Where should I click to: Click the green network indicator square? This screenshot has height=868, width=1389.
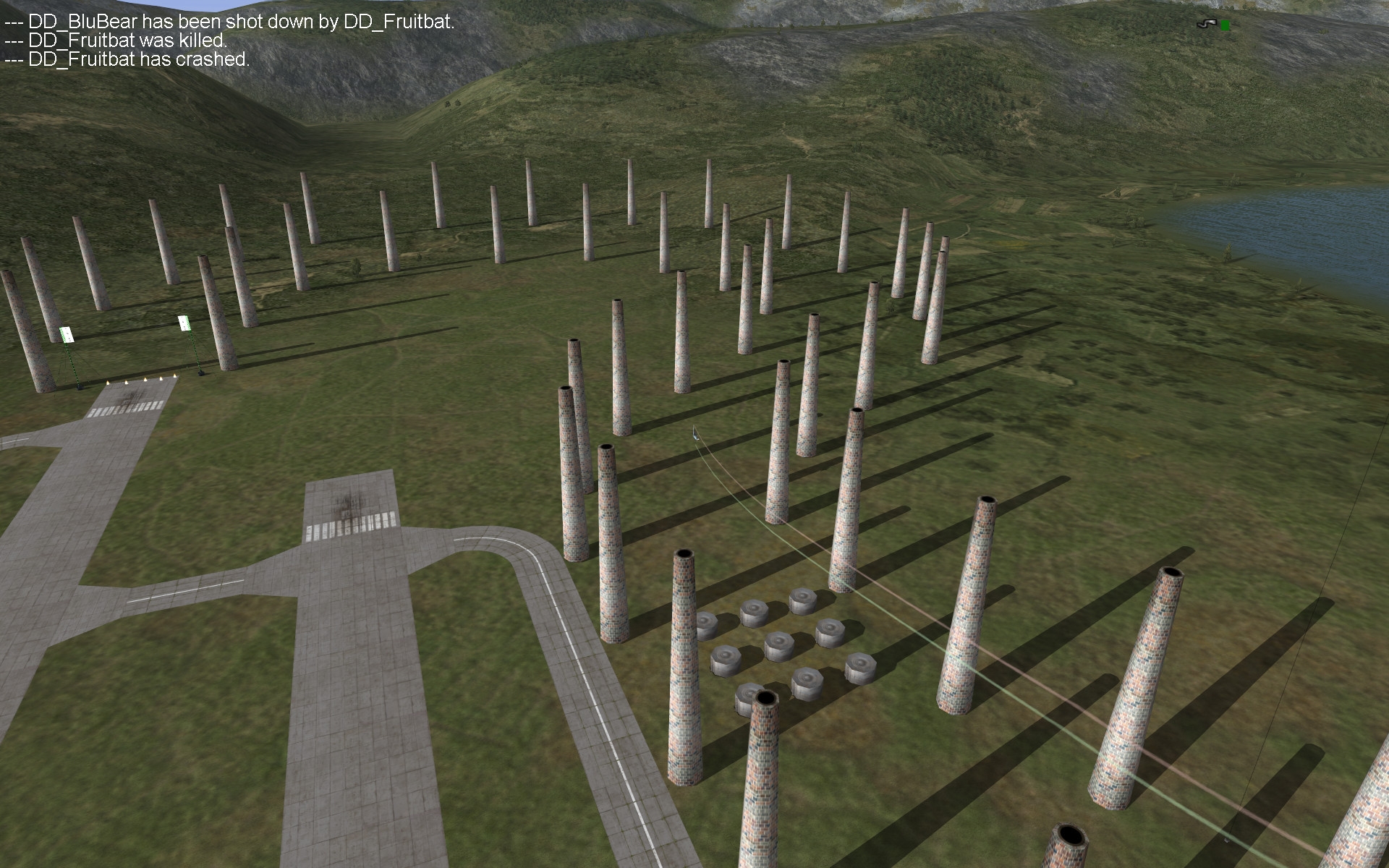coord(1225,25)
